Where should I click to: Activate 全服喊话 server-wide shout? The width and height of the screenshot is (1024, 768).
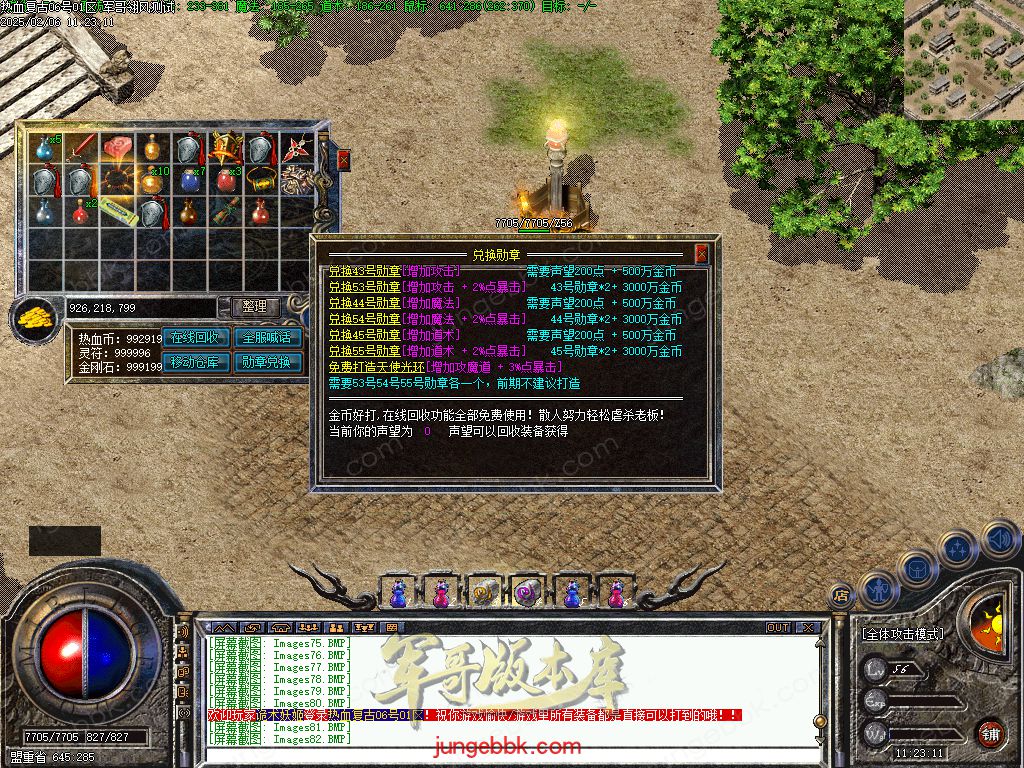[267, 338]
